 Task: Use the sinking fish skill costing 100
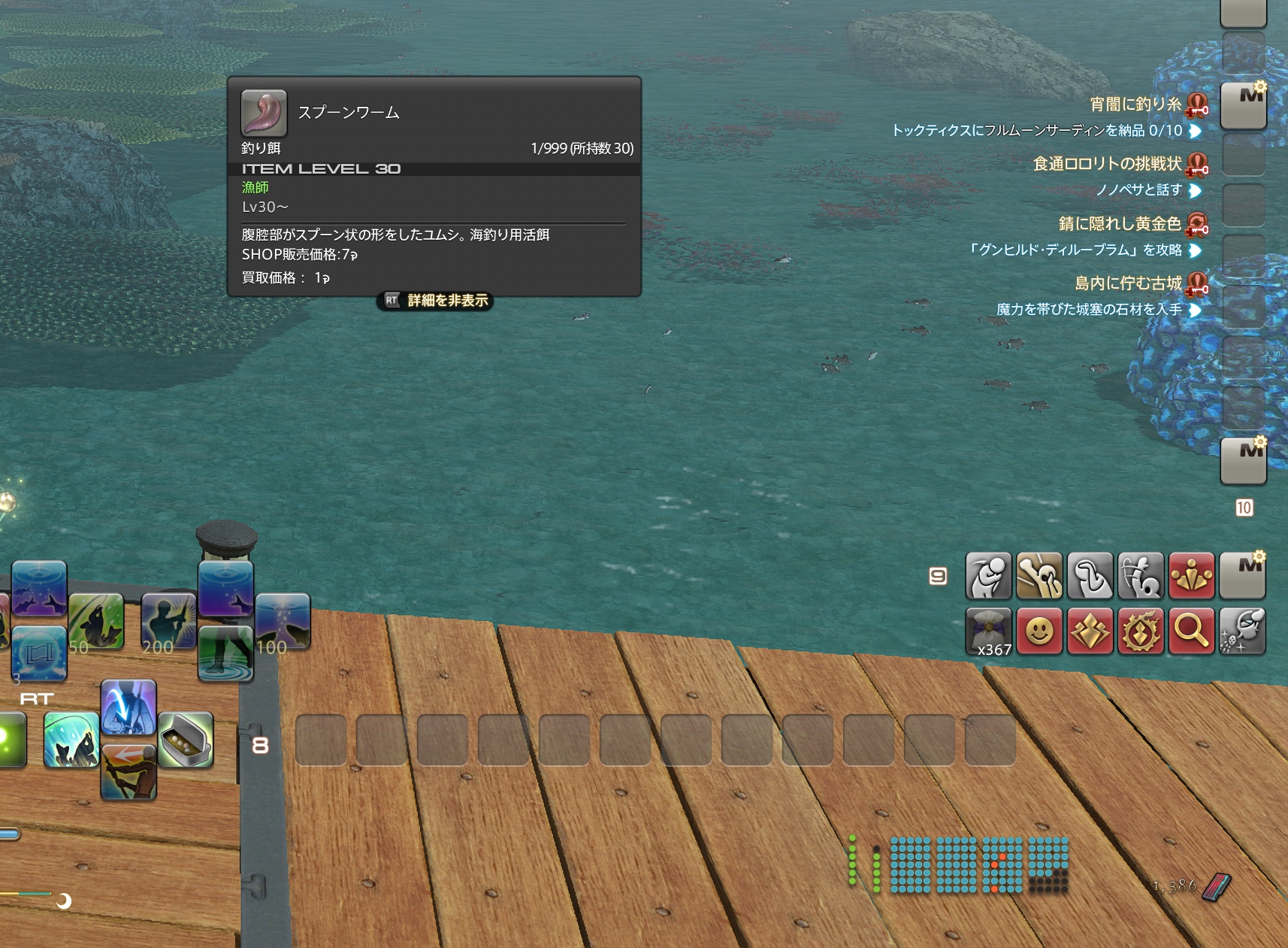283,621
